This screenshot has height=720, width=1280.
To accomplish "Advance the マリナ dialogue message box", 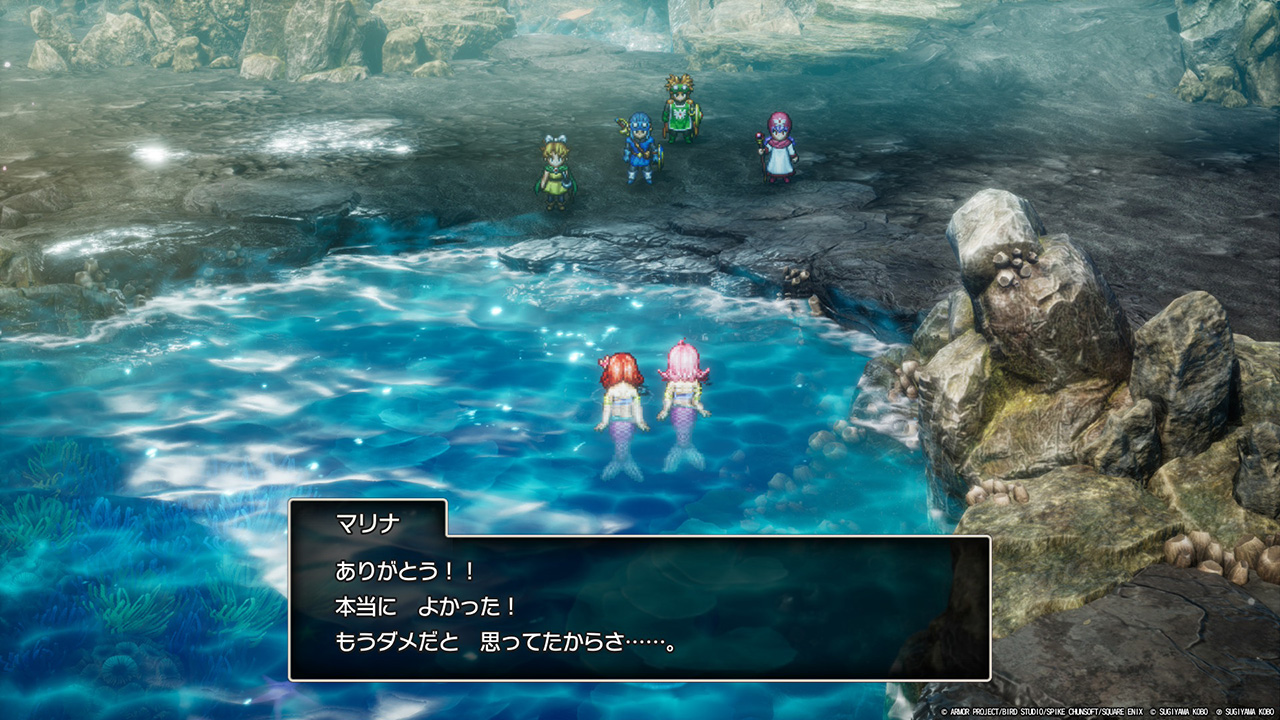I will [639, 608].
